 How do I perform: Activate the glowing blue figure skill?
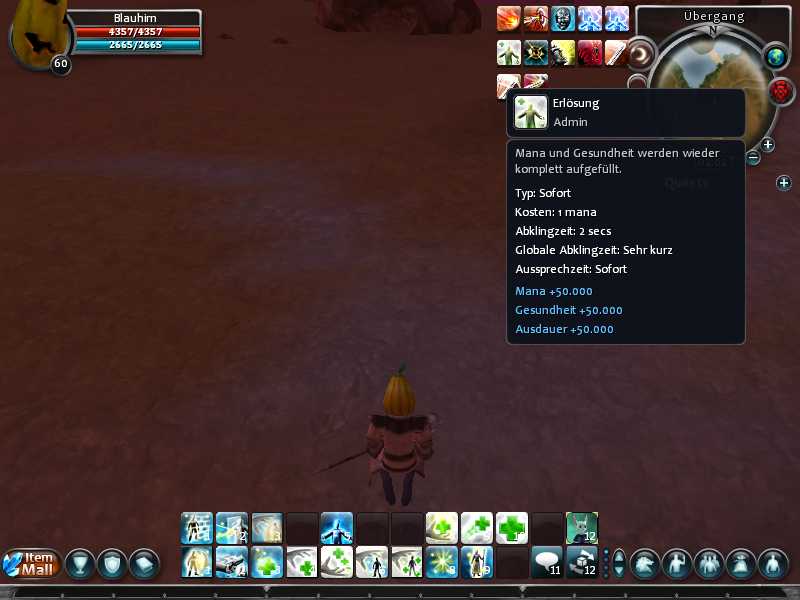point(336,527)
